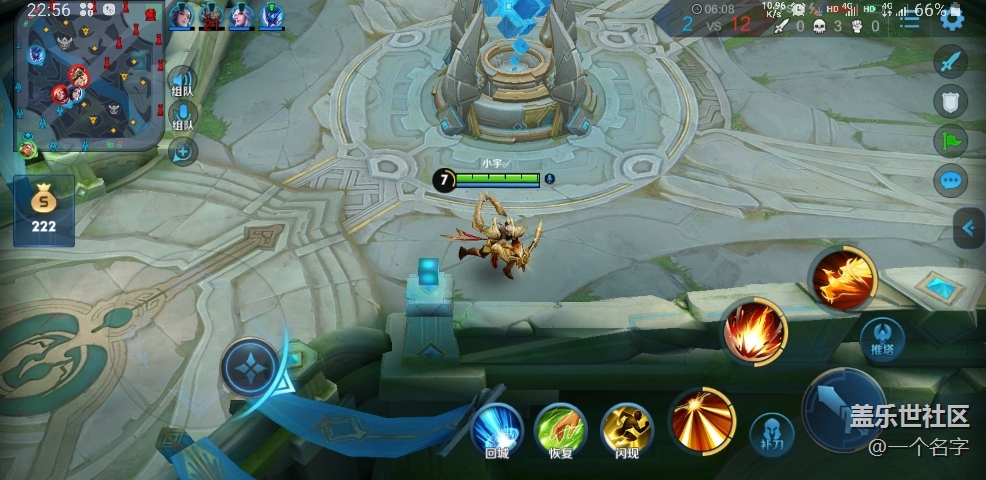Cast the fiery explosion skill

(x=755, y=331)
